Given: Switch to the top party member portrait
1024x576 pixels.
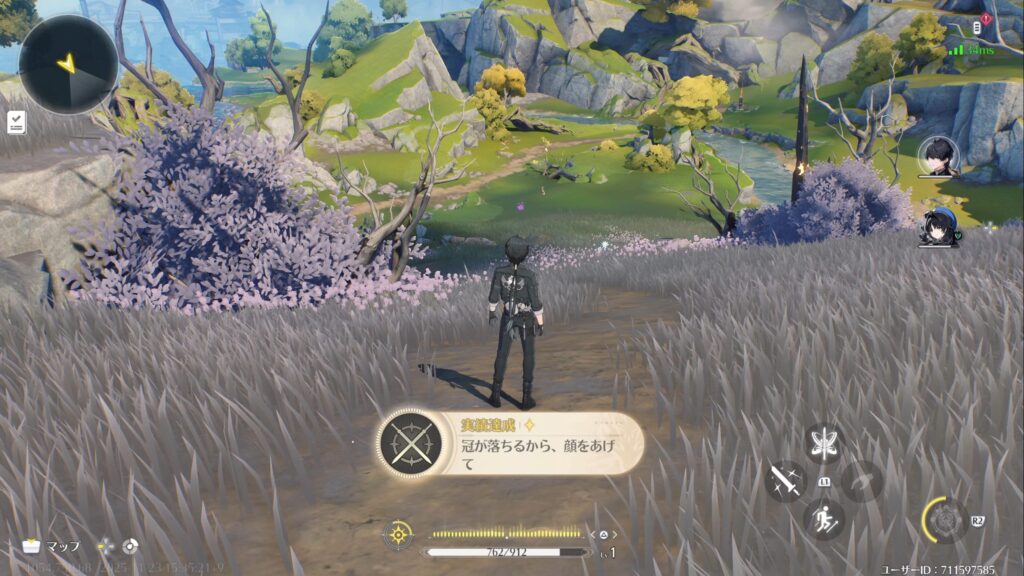Looking at the screenshot, I should click(938, 156).
